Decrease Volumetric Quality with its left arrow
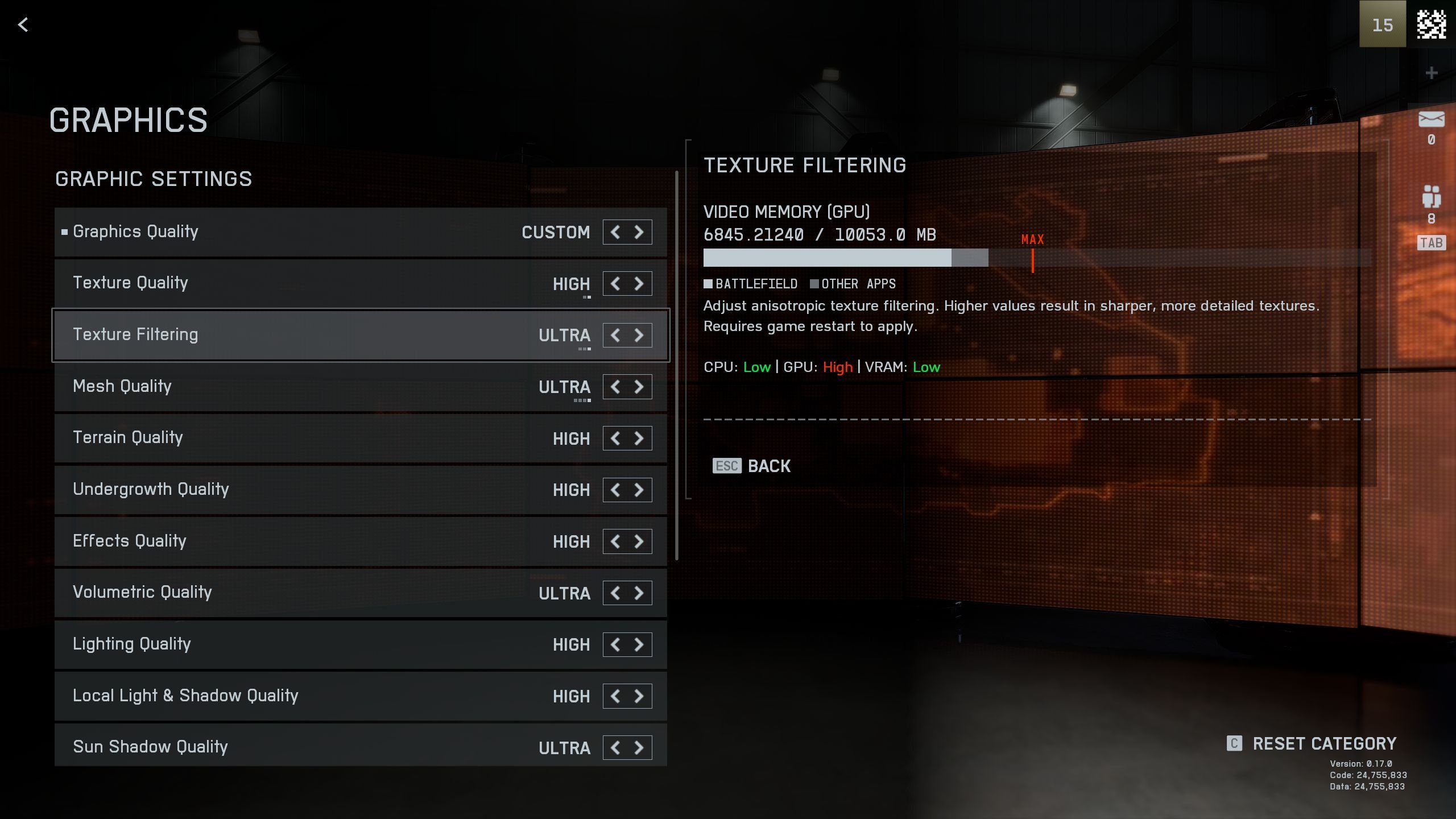Viewport: 1456px width, 819px height. 615,593
